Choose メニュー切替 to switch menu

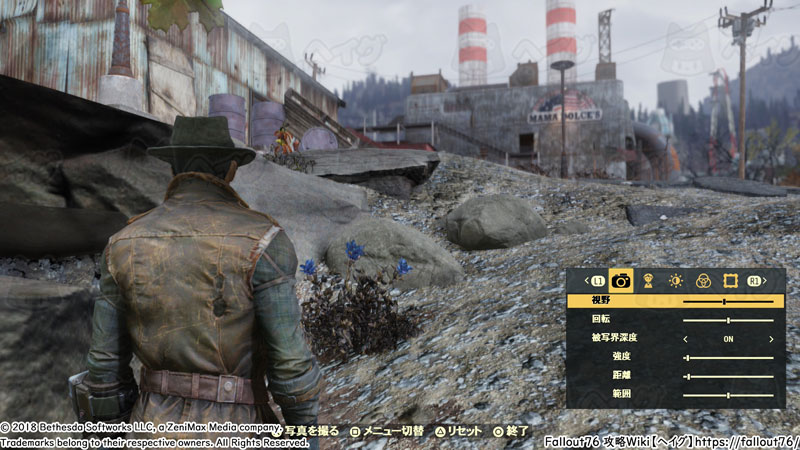point(386,432)
